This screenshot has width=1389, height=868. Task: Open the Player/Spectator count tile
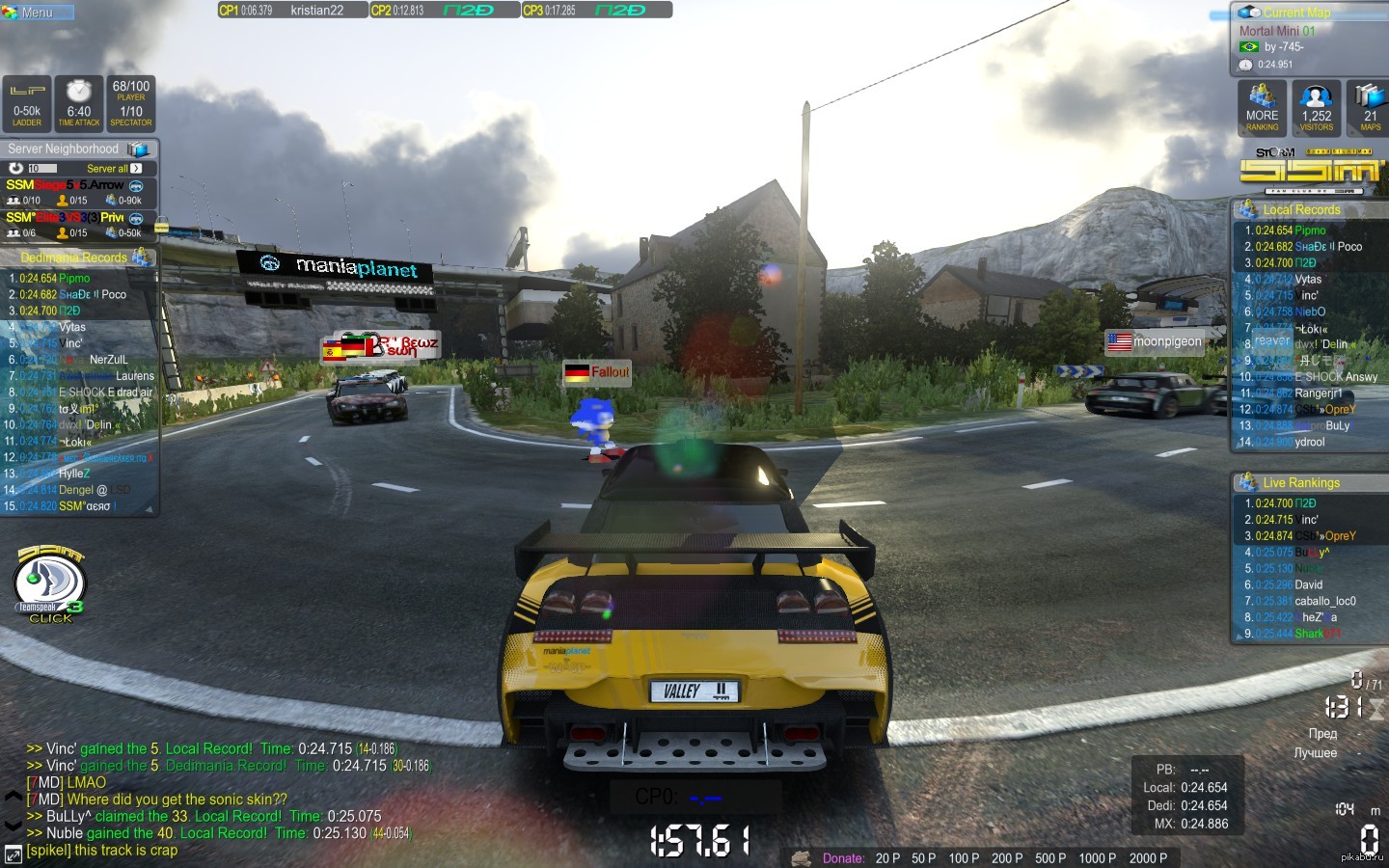point(131,104)
